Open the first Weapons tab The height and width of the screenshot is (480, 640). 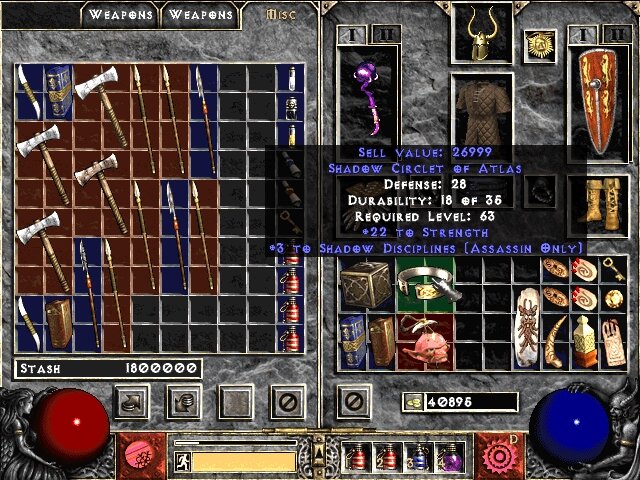(121, 15)
